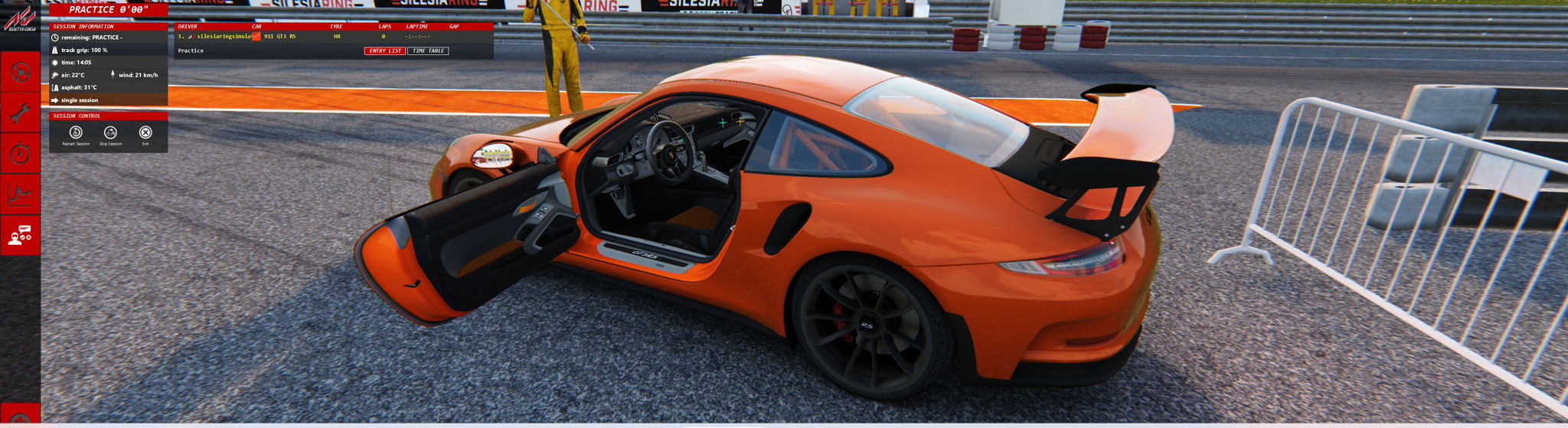
Task: Show the telemetry graph panel
Action: click(20, 194)
